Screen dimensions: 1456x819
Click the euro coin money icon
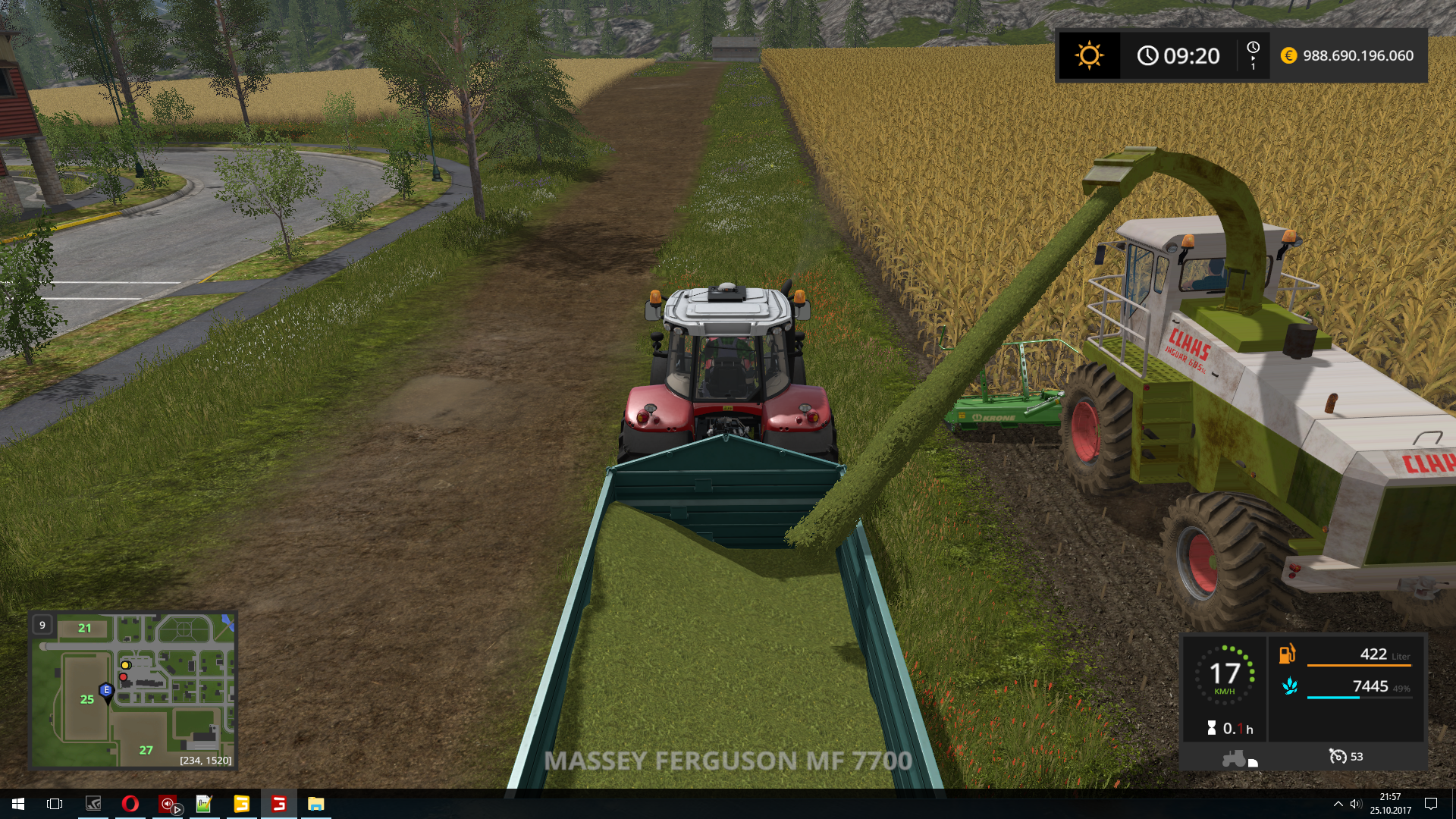[x=1288, y=55]
